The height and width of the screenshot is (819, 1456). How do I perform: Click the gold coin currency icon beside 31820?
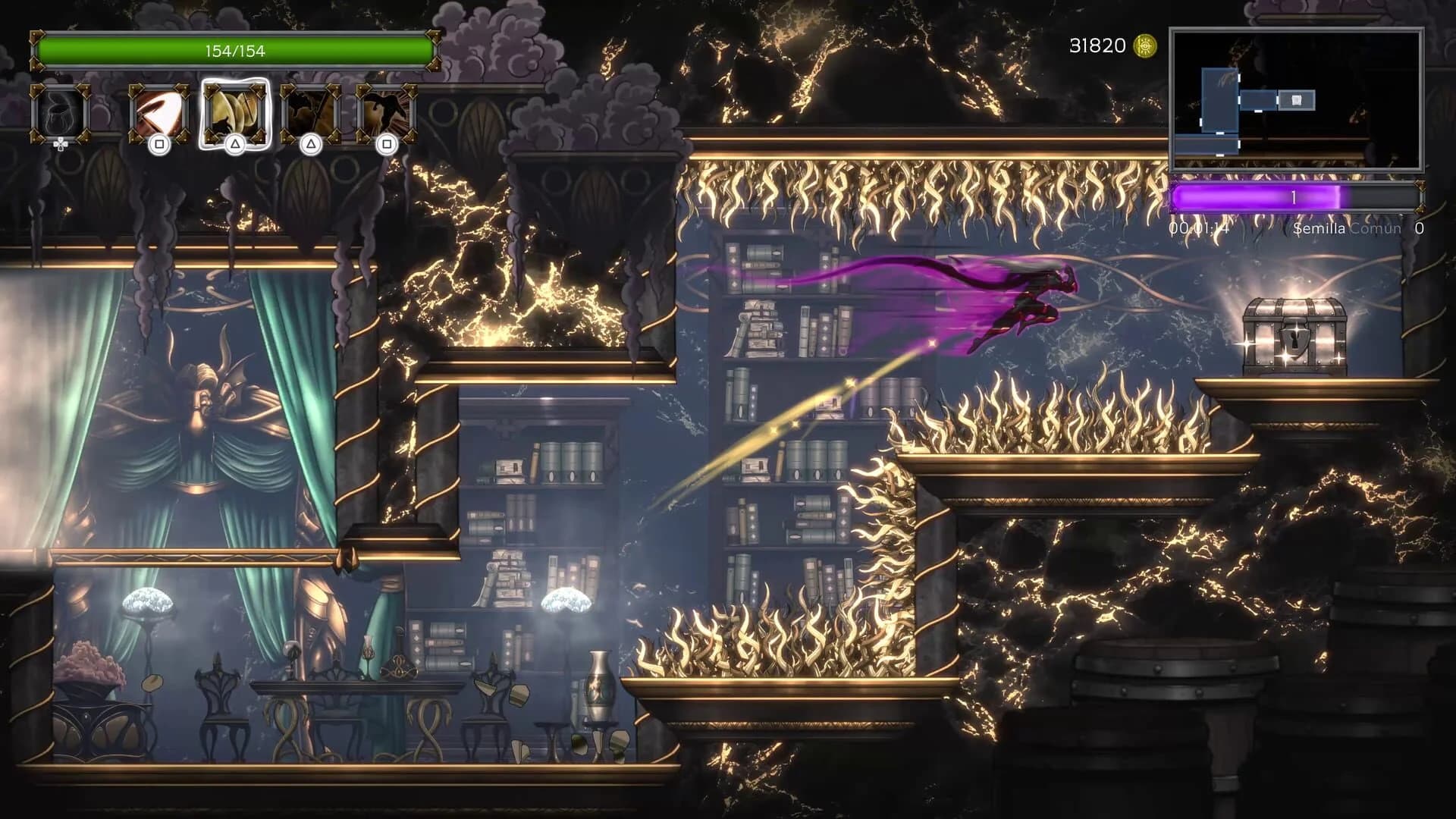click(x=1144, y=45)
